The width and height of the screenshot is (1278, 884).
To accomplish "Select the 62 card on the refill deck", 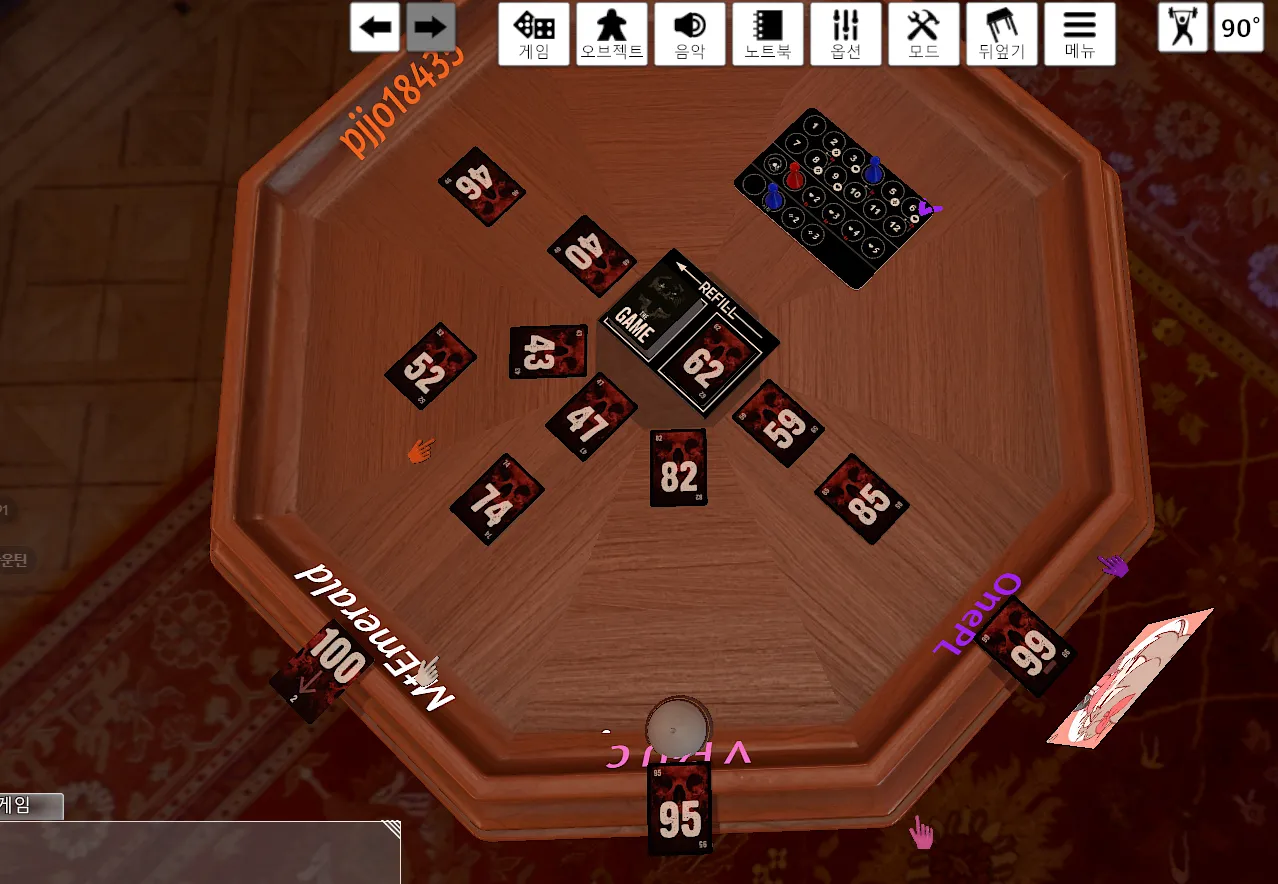I will coord(705,363).
